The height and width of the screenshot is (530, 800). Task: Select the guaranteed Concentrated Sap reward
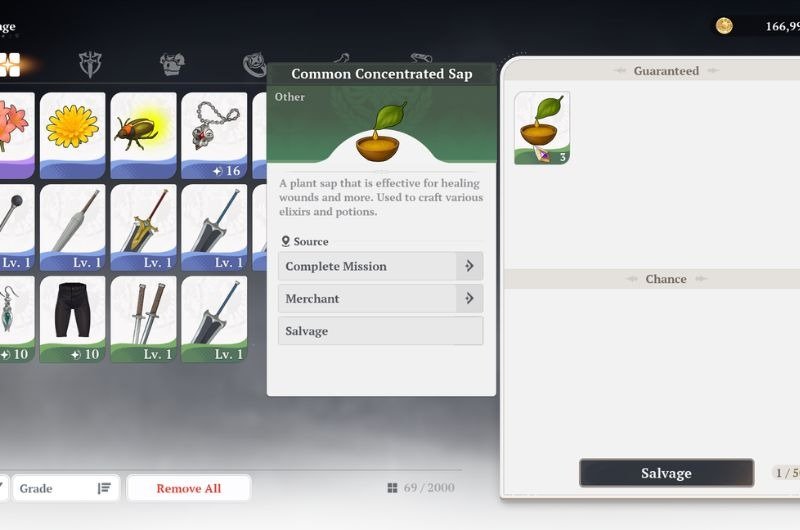coord(542,128)
